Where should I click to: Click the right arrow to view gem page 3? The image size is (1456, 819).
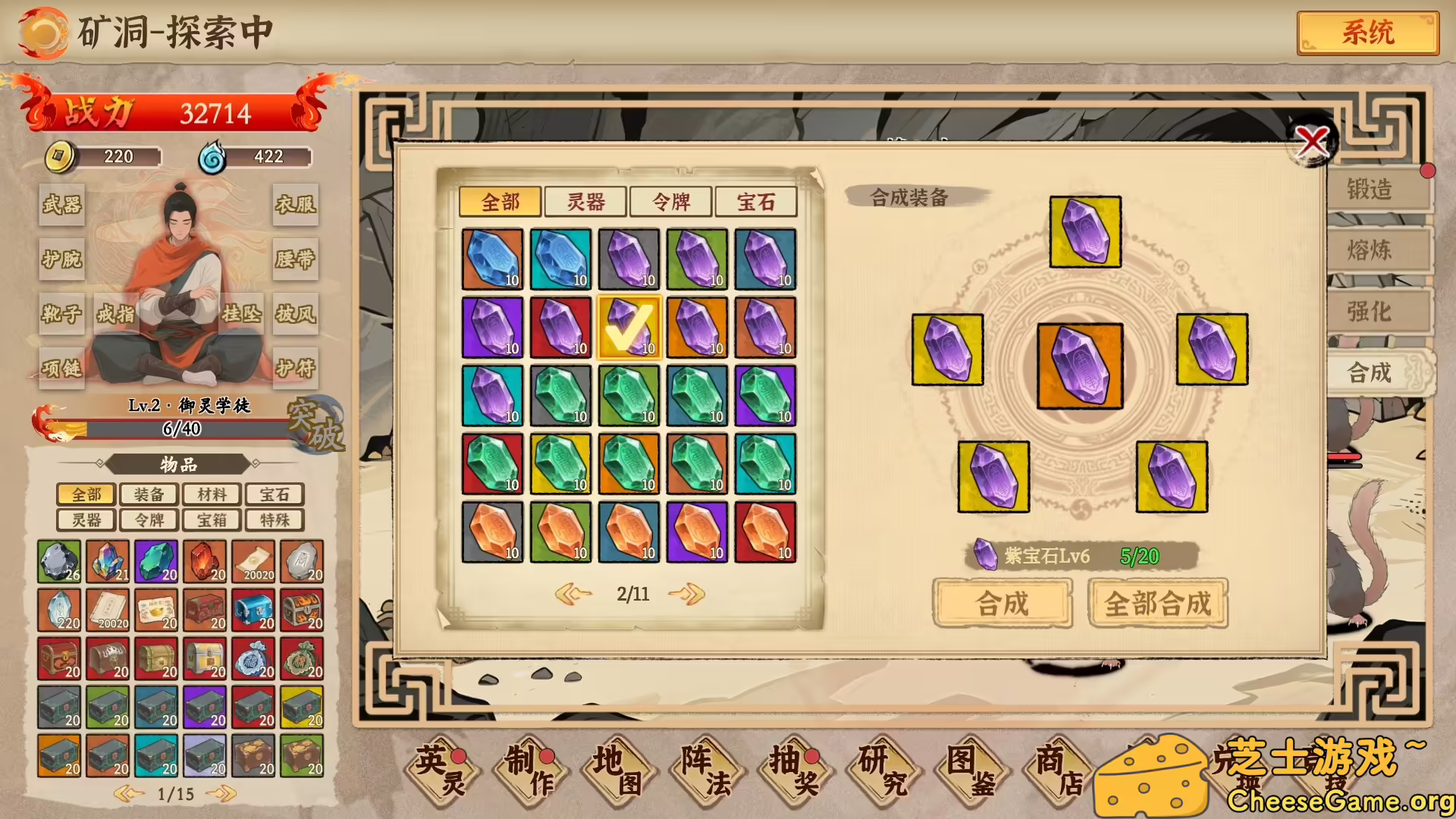[x=686, y=595]
